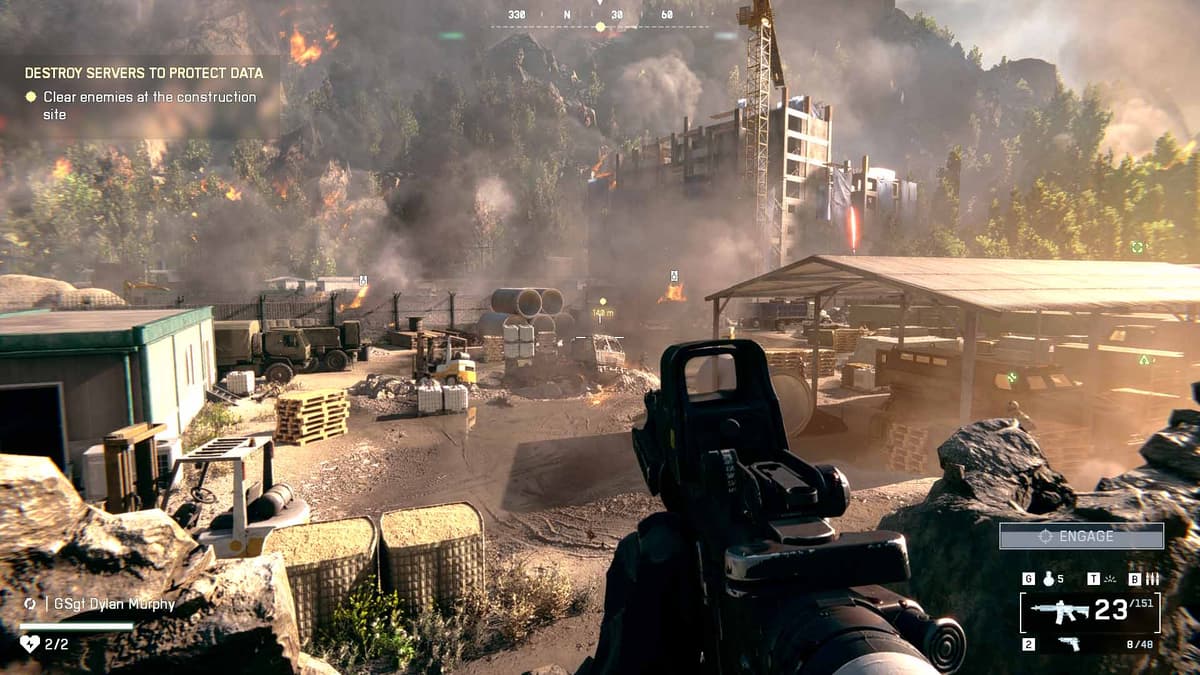
Task: Activate the ENGAGE squad command
Action: pos(1081,536)
